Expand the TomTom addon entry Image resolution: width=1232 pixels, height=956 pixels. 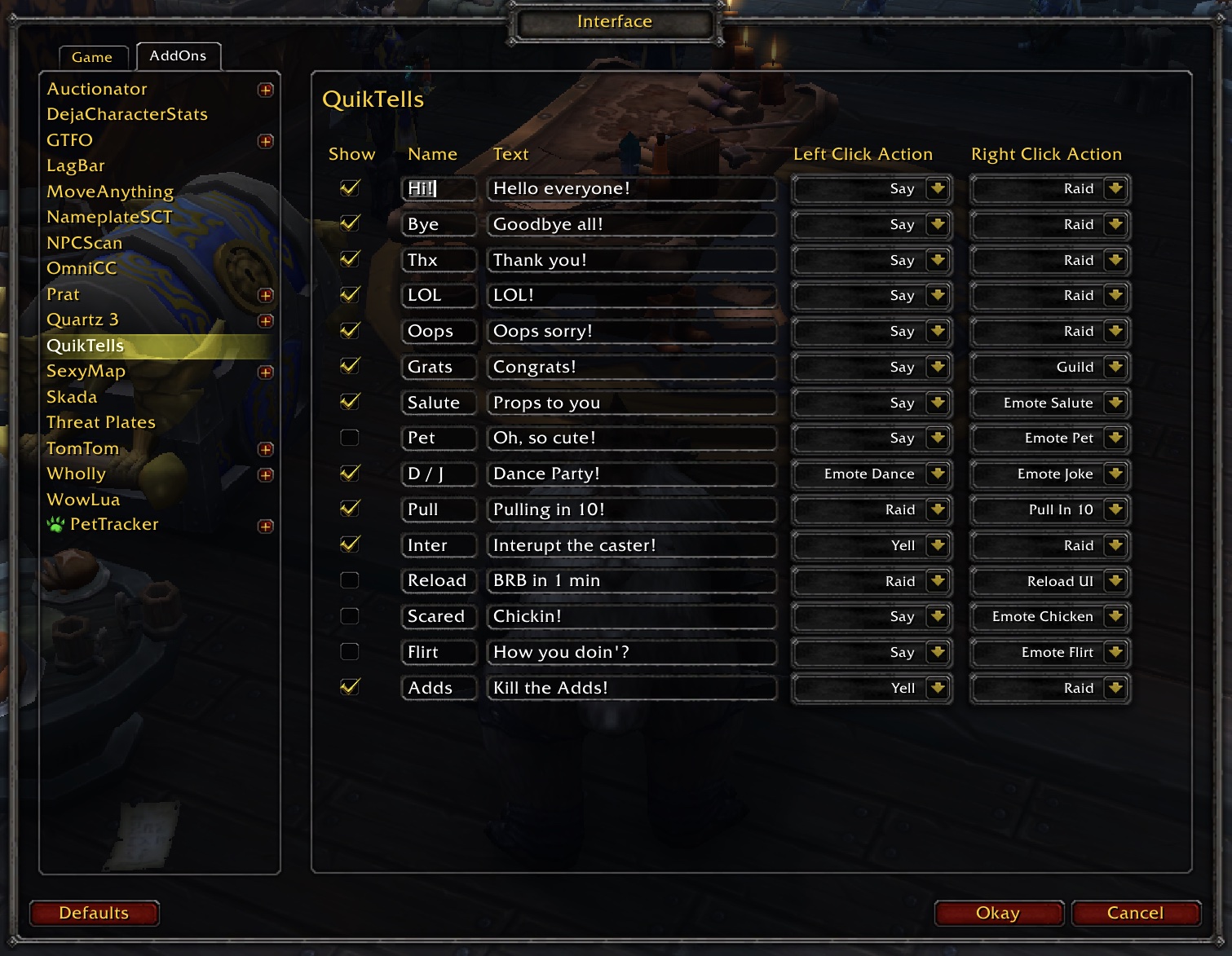pos(266,449)
